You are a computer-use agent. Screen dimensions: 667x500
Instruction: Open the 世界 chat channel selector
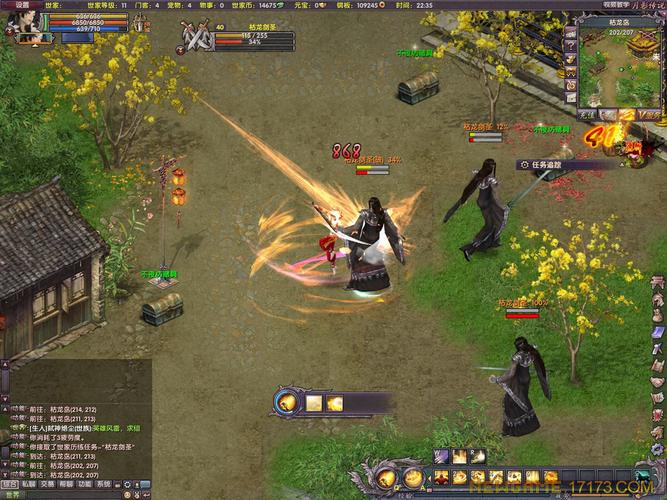pyautogui.click(x=12, y=494)
